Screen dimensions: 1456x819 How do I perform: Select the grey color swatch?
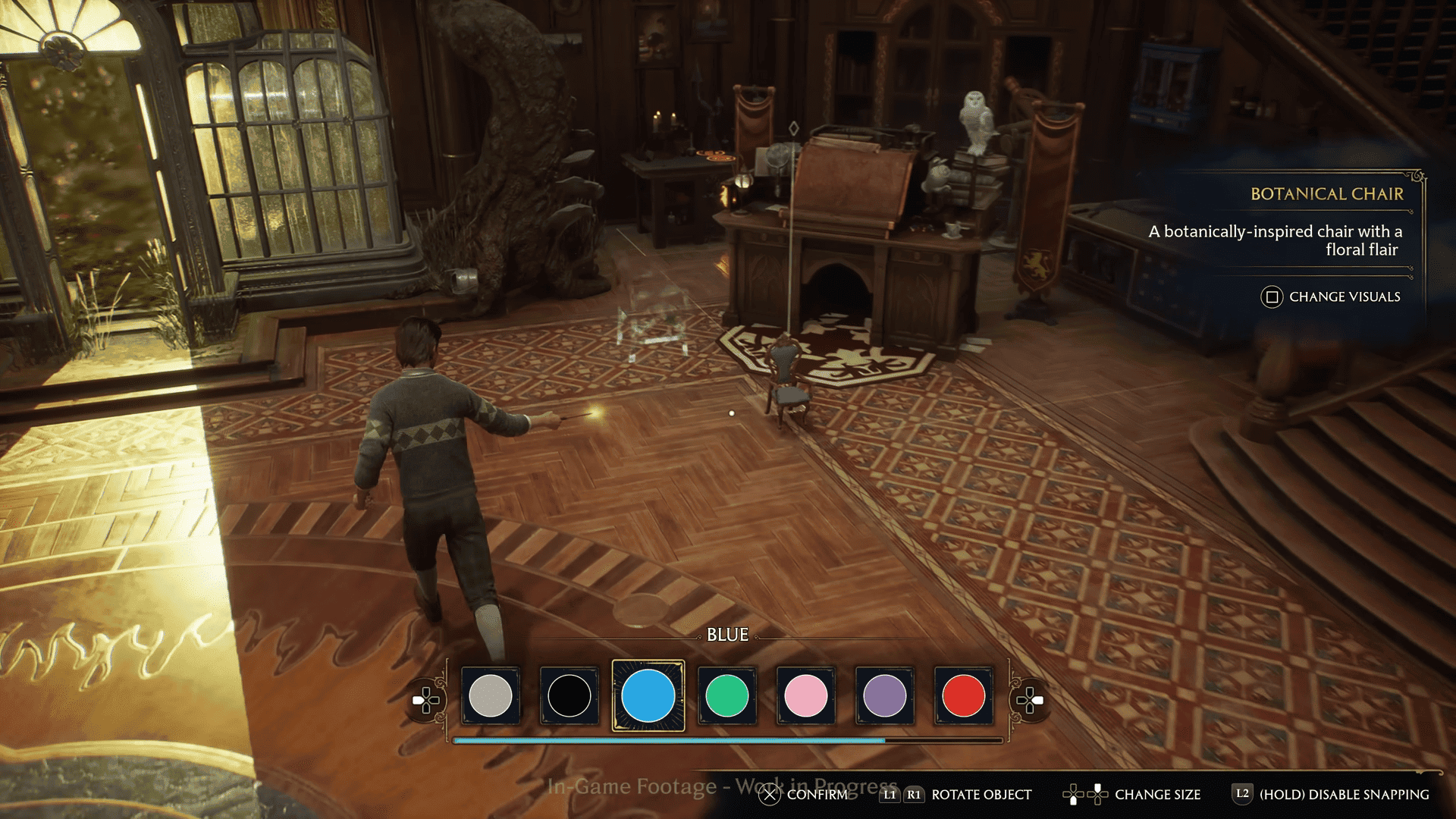tap(491, 695)
